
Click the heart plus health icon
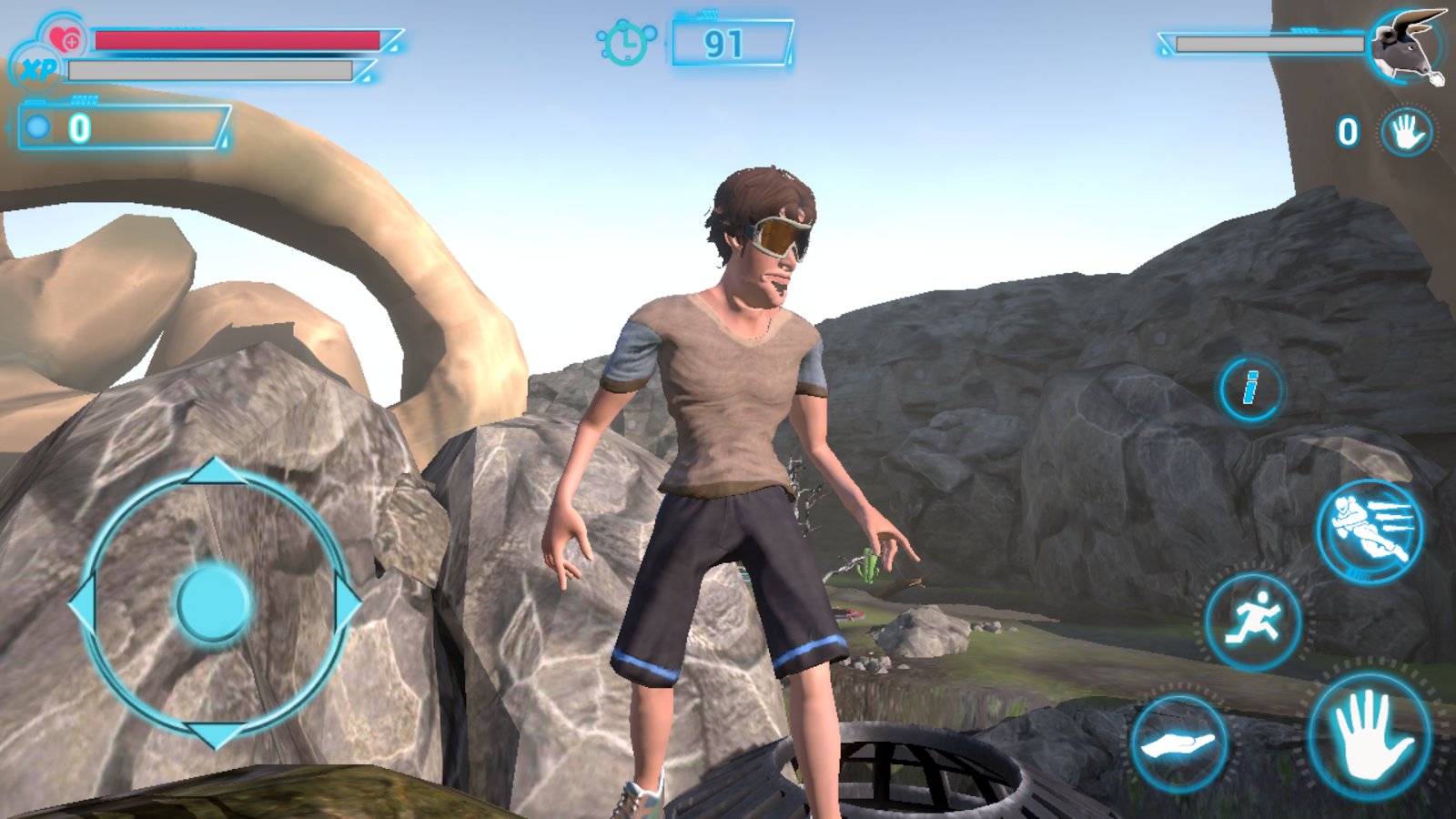65,39
